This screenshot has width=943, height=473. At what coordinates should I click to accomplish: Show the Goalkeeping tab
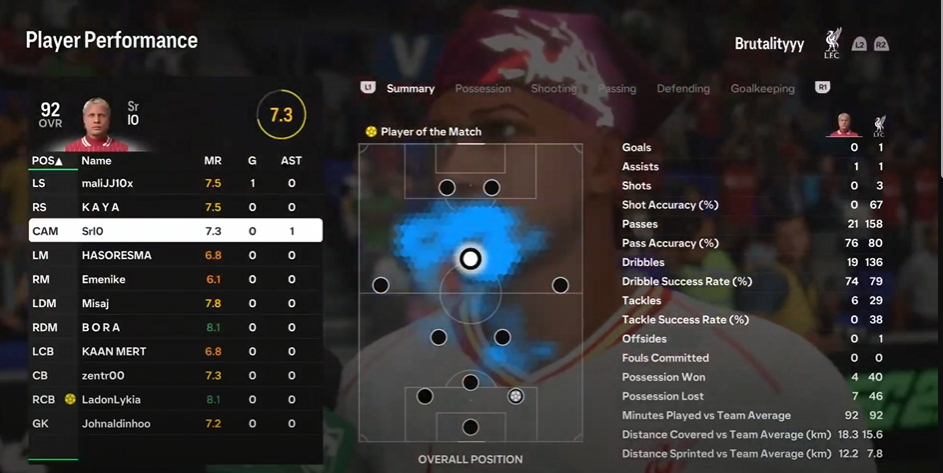[762, 88]
